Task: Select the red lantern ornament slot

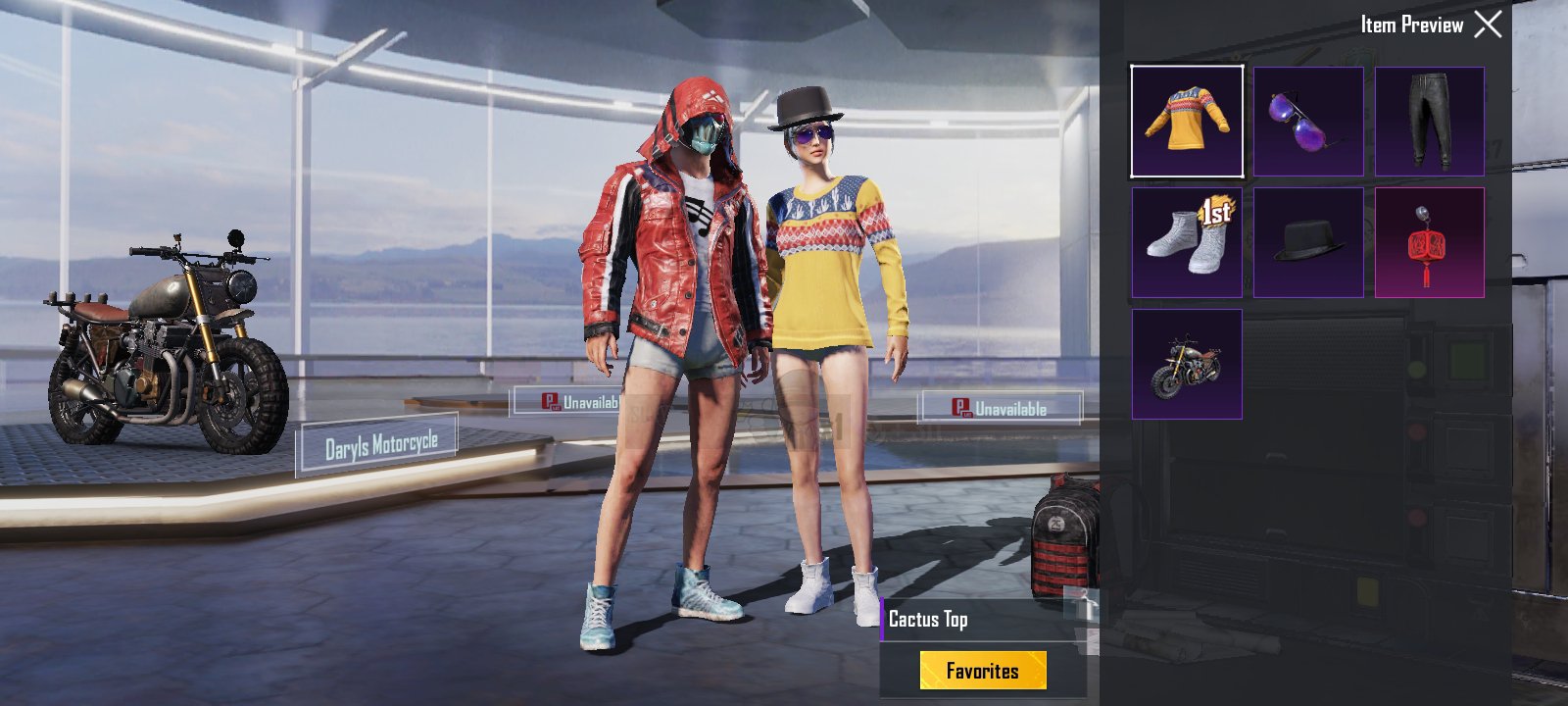Action: [x=1429, y=243]
